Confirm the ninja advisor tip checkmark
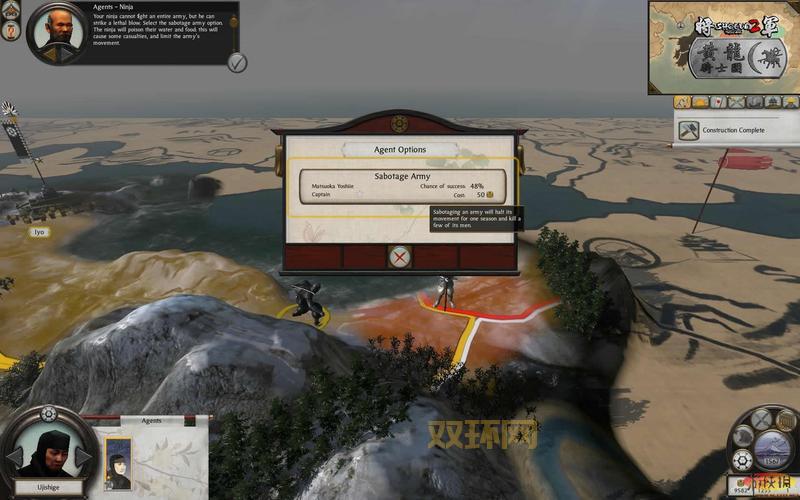The image size is (800, 500). click(x=237, y=62)
